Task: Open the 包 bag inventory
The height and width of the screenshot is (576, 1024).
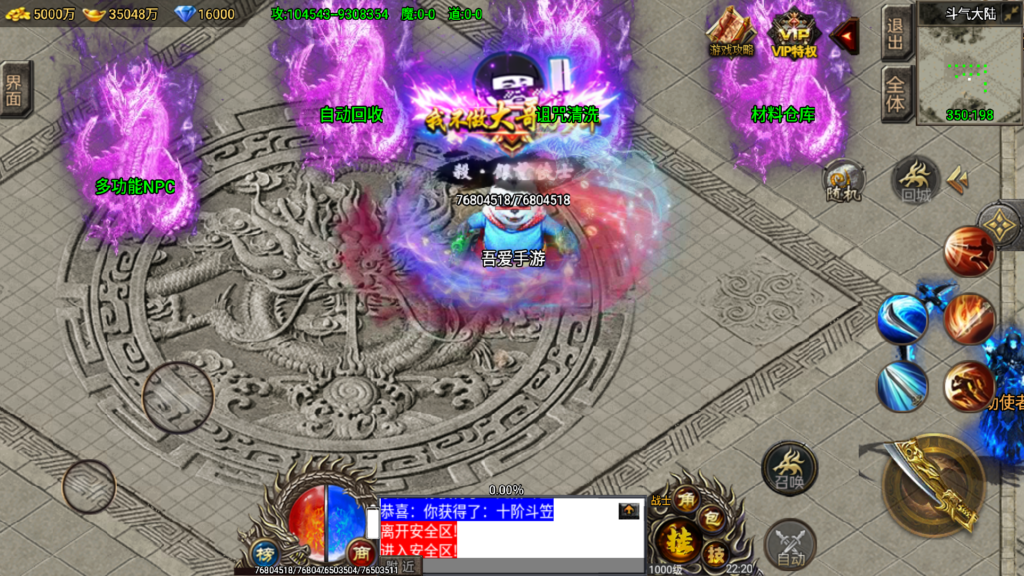Action: [712, 518]
